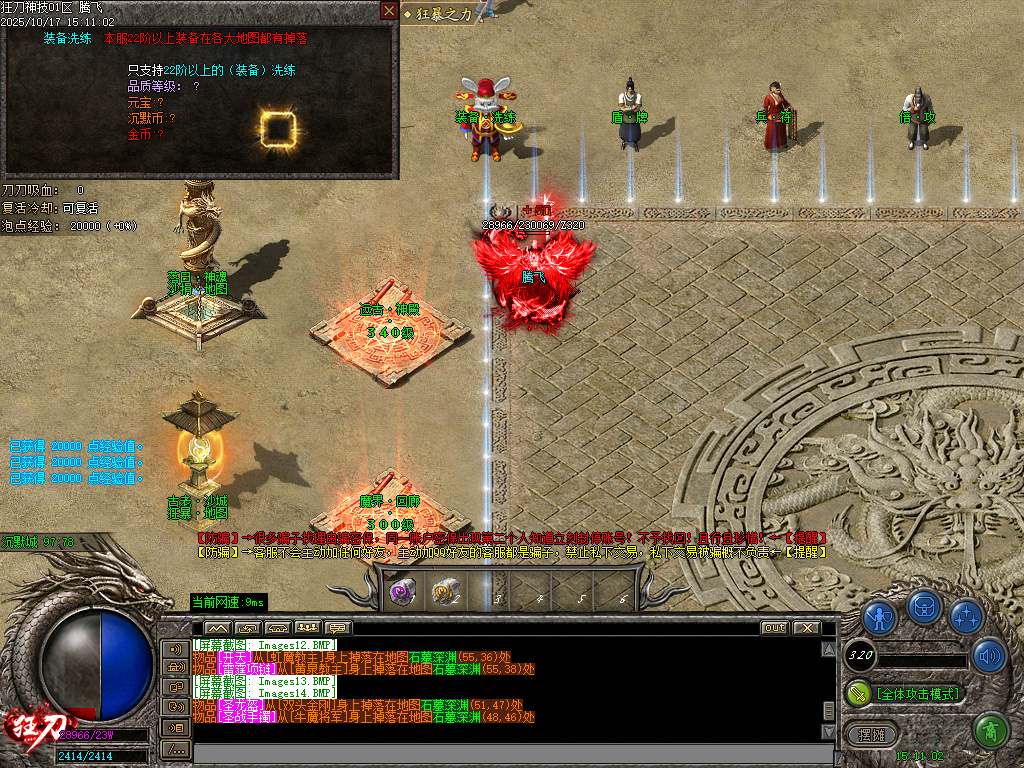Click the glowing golden equipment slot
This screenshot has width=1024, height=768.
click(278, 127)
